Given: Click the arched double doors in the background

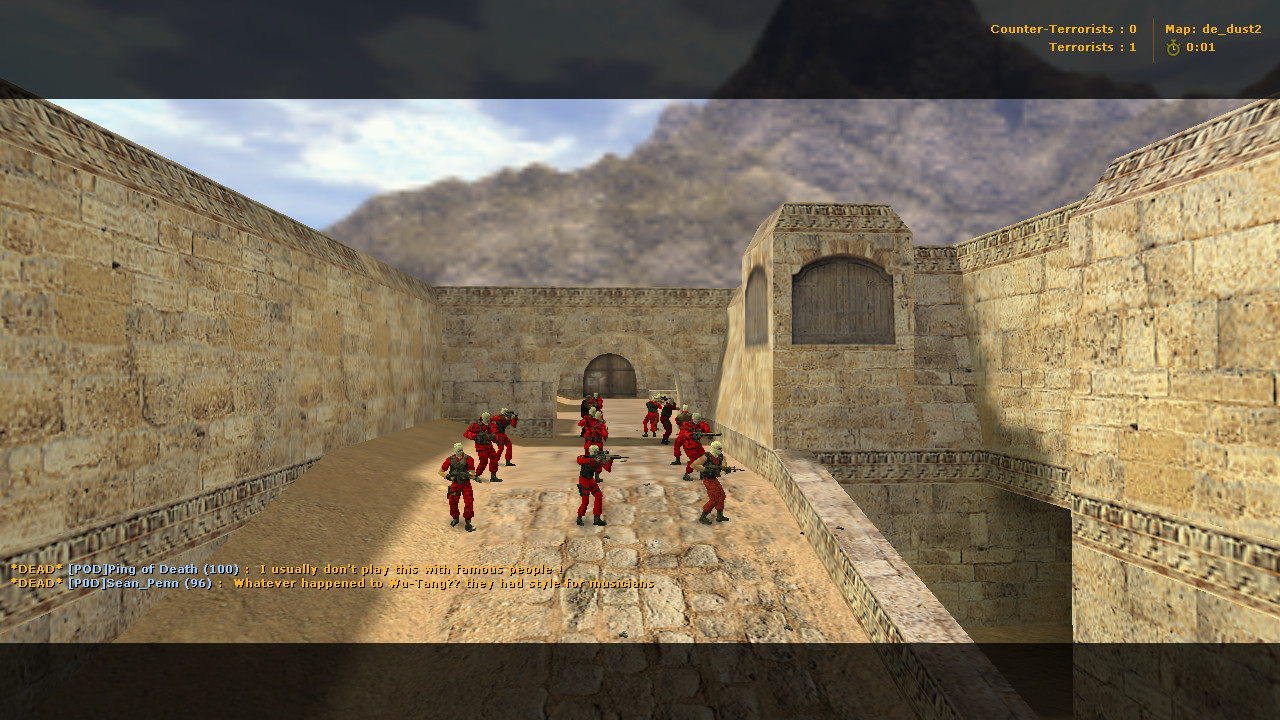Looking at the screenshot, I should pos(610,372).
